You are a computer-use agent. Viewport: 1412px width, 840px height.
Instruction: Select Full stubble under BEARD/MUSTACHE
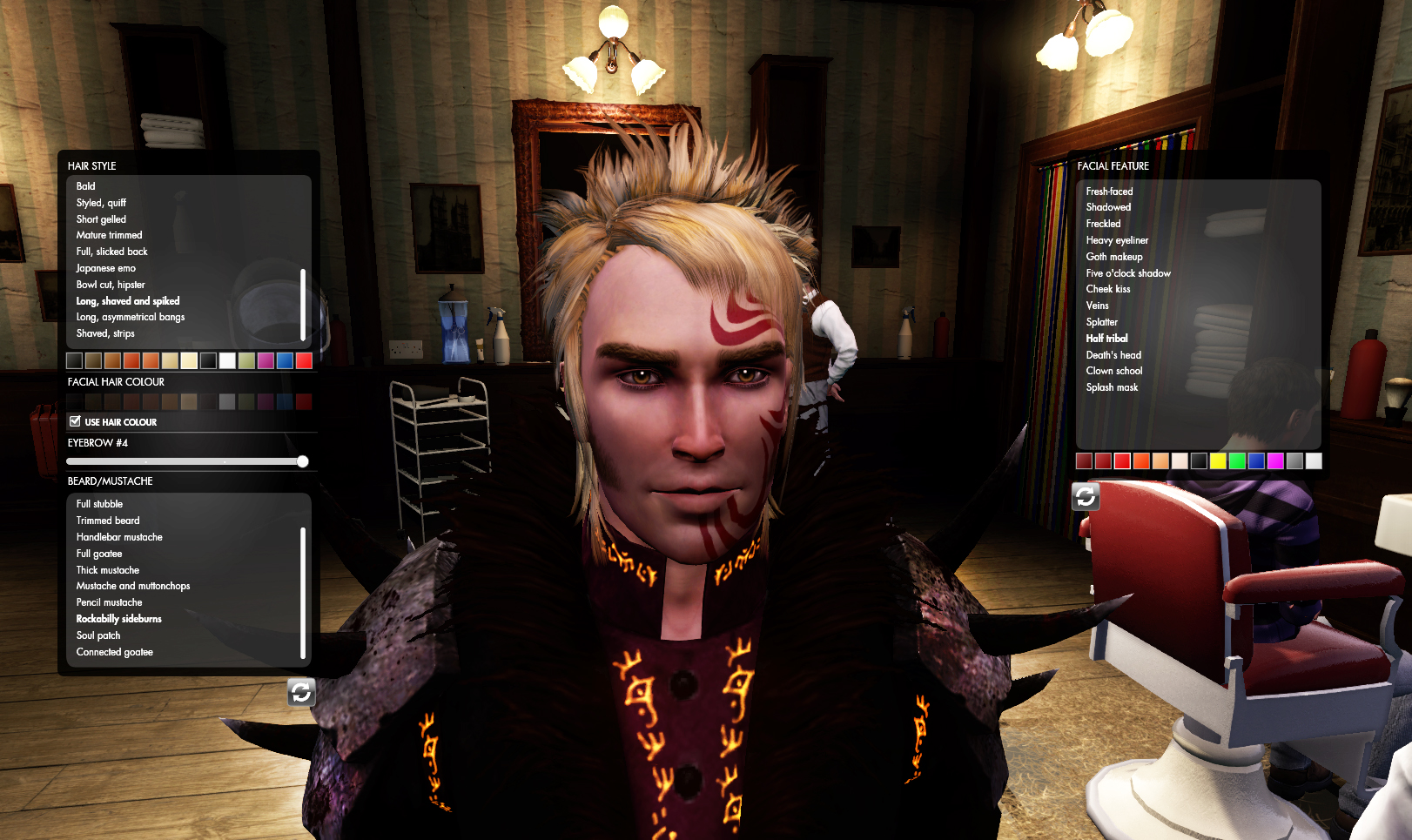99,504
